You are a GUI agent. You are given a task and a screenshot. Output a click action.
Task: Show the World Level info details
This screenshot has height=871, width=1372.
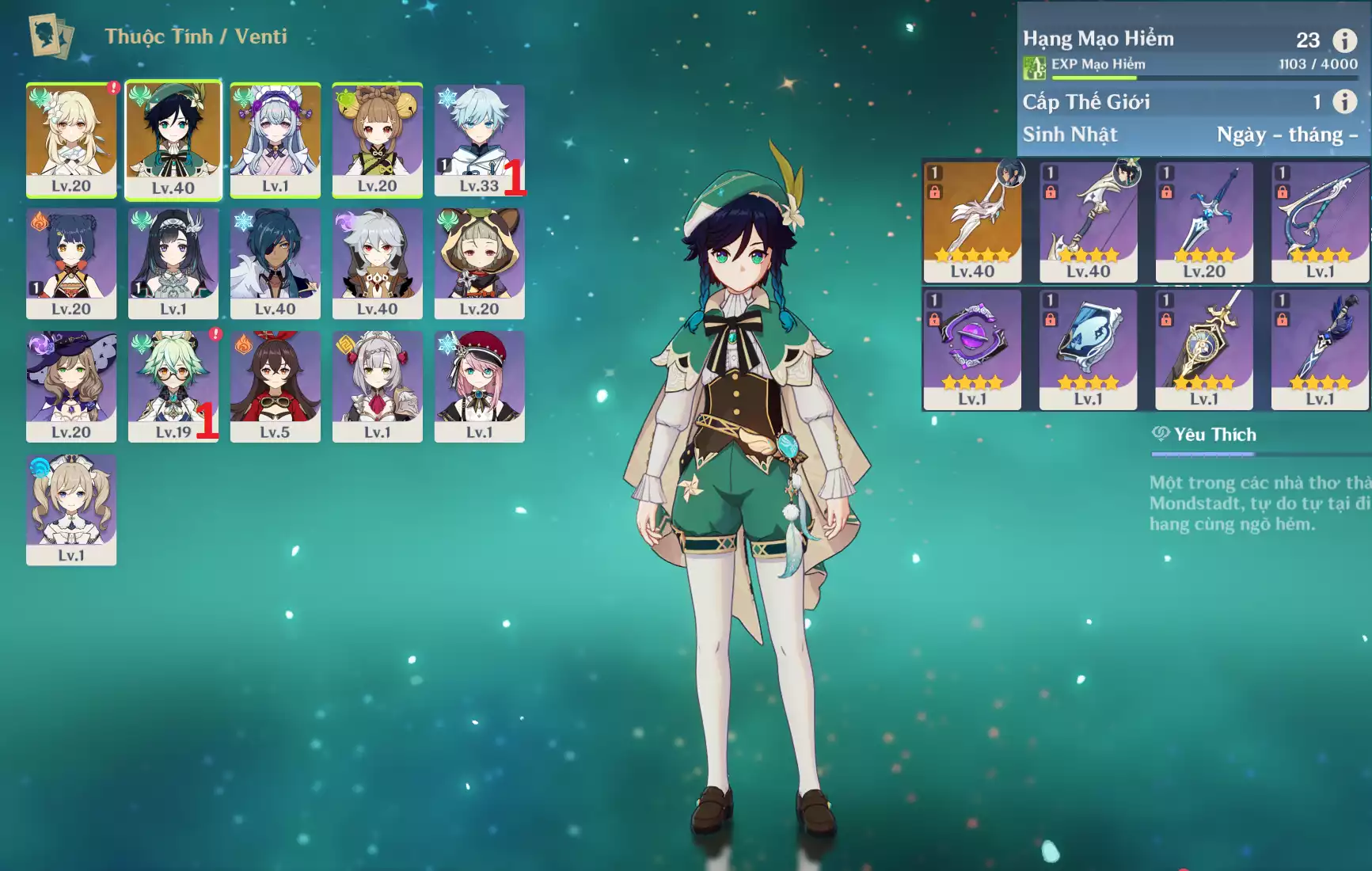tap(1344, 101)
